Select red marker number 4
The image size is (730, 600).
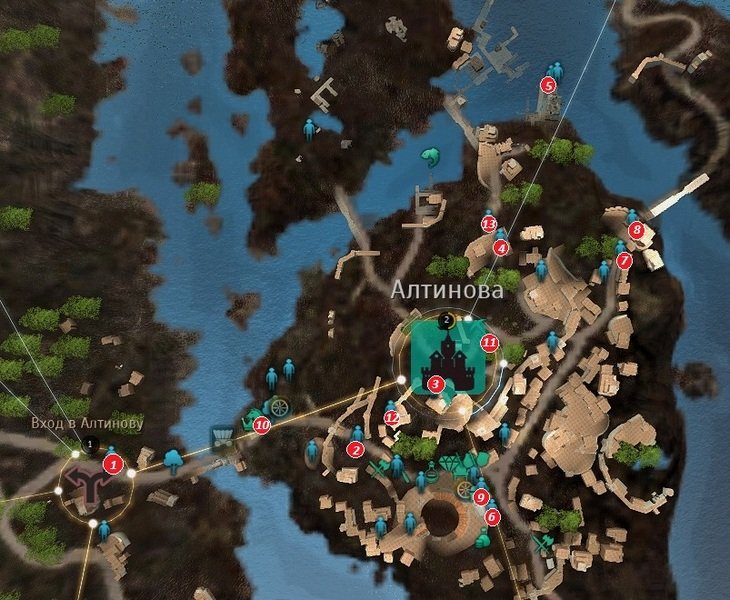pyautogui.click(x=501, y=248)
